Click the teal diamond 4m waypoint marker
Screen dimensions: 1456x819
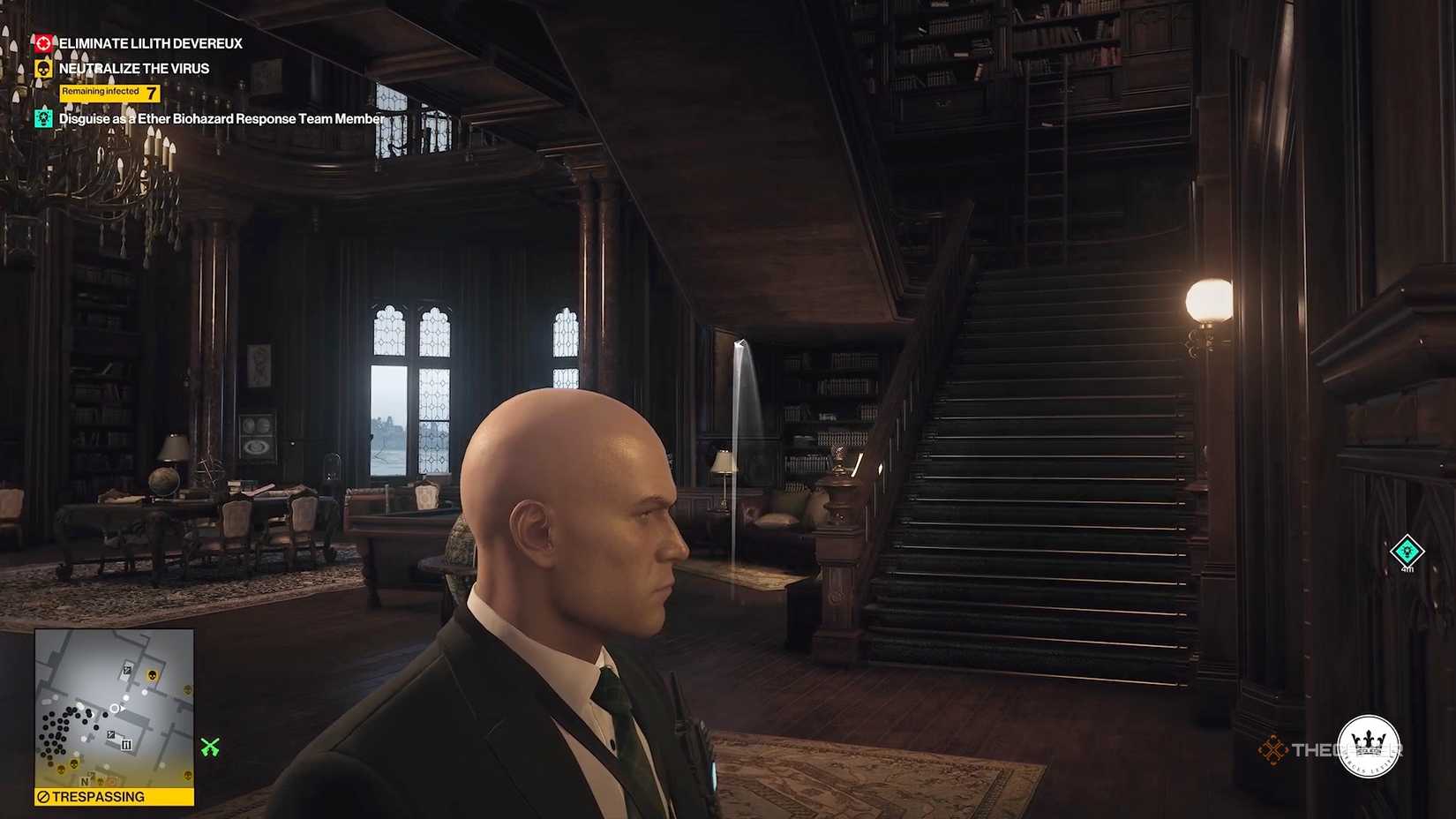[1406, 552]
